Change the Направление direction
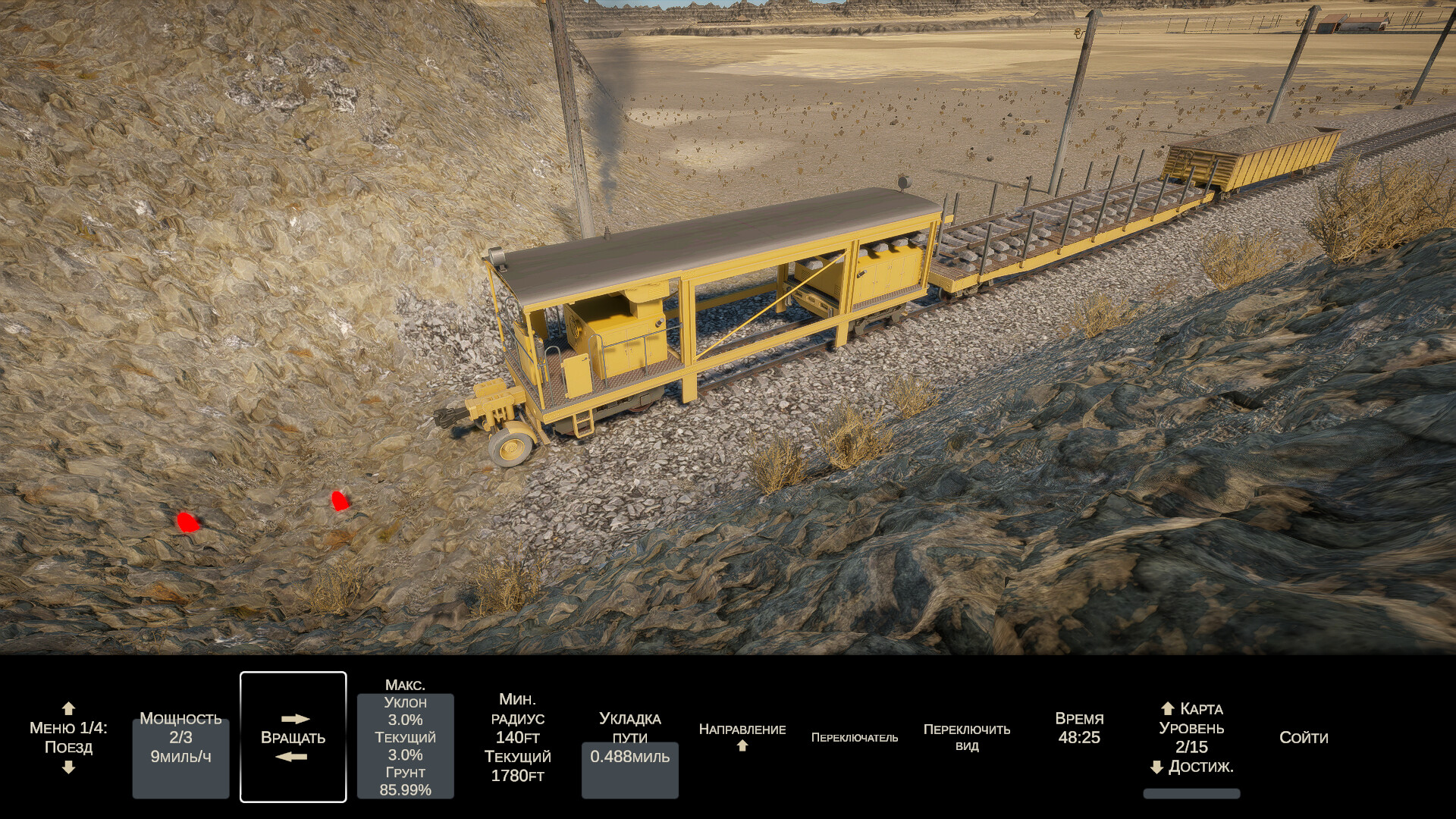This screenshot has width=1456, height=819. 742,736
